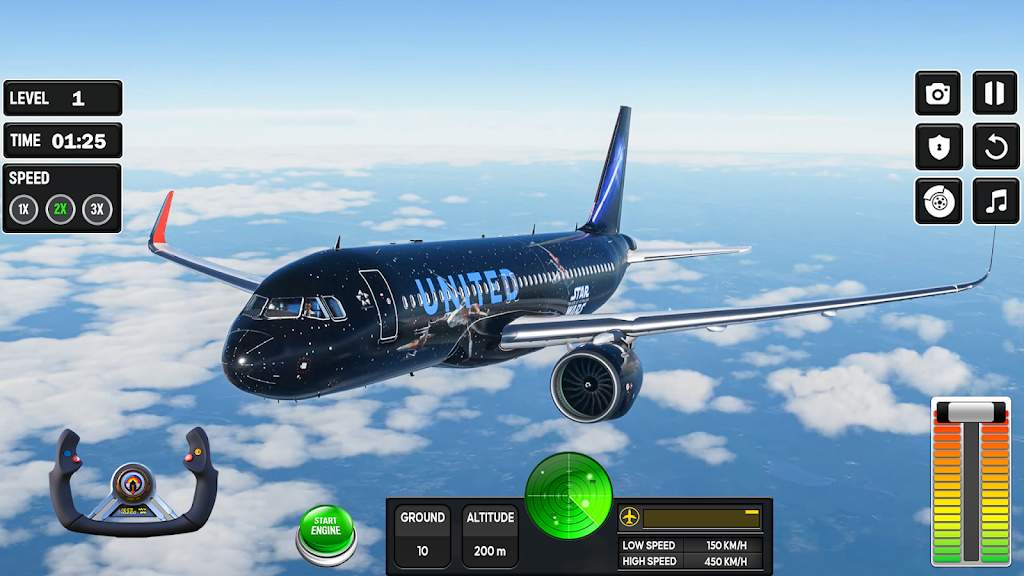Tap the shield lock icon

[938, 148]
